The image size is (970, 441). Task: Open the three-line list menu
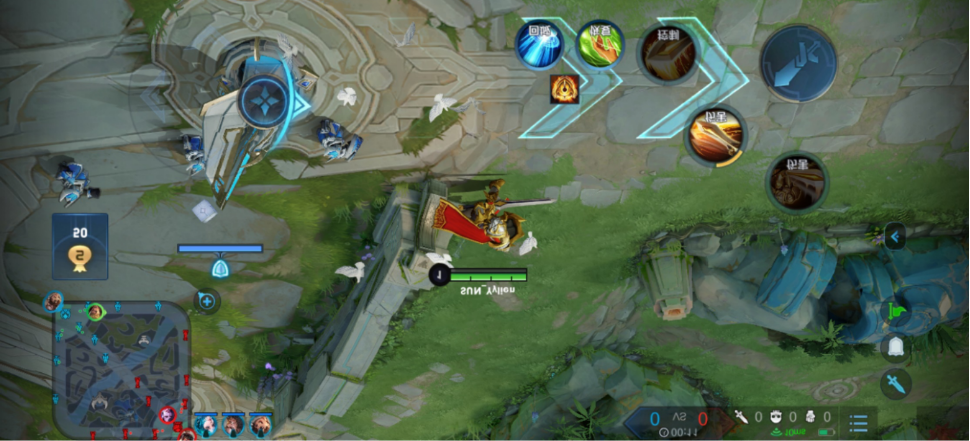858,421
